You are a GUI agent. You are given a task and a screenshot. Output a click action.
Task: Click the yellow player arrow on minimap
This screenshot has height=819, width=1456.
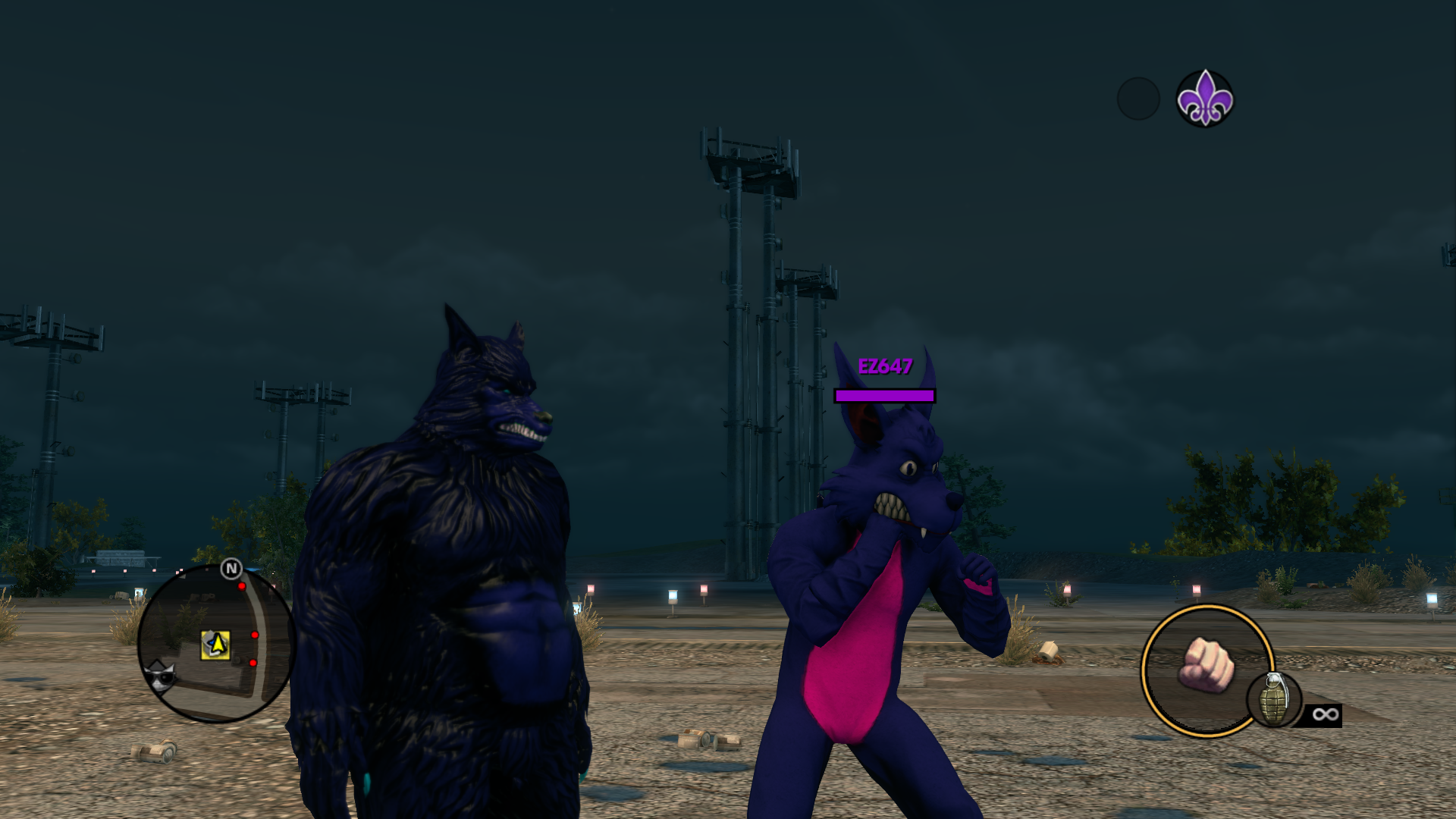[x=216, y=645]
